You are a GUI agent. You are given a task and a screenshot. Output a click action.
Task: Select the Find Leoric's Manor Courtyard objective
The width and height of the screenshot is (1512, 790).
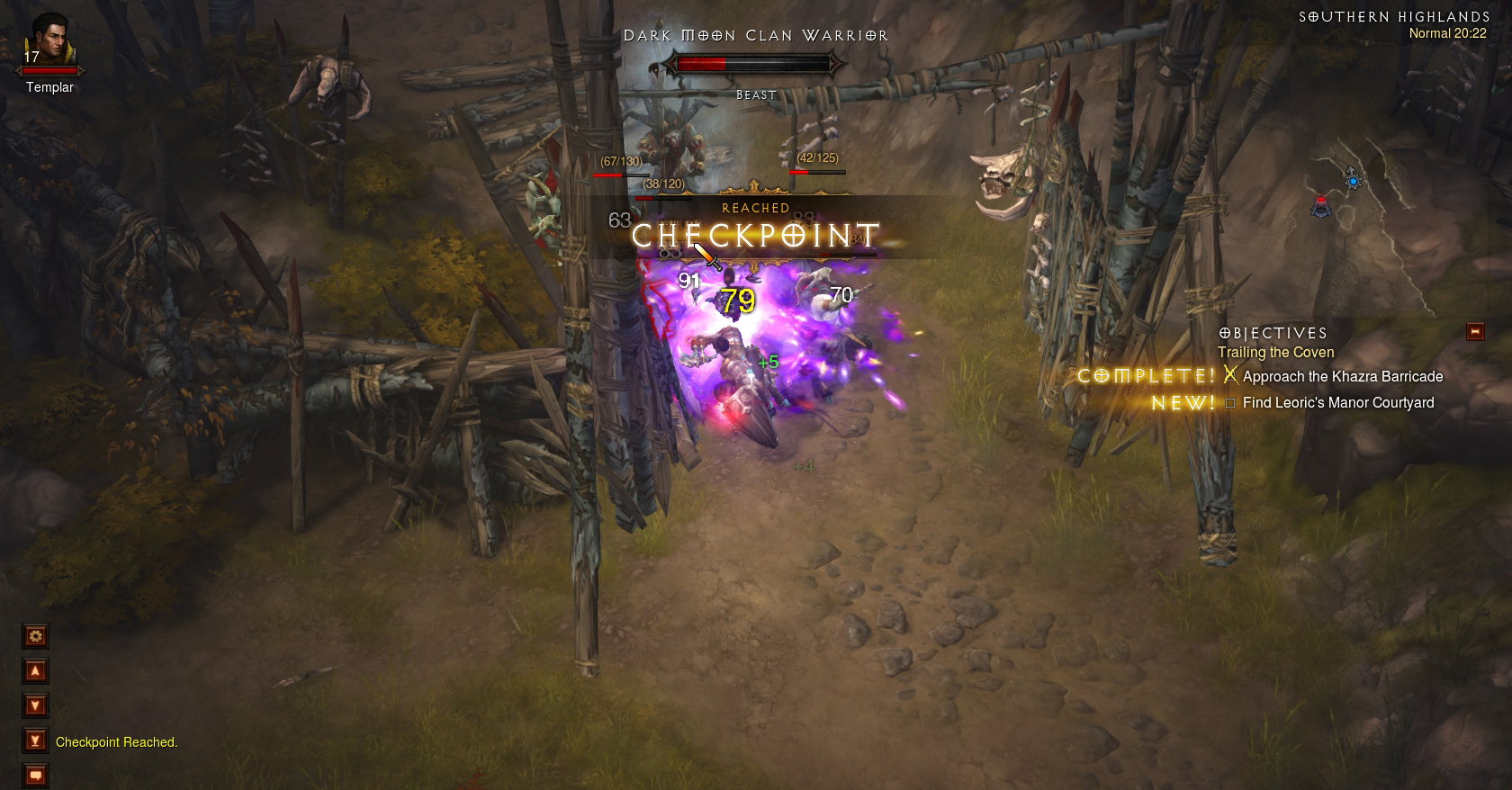[1337, 403]
